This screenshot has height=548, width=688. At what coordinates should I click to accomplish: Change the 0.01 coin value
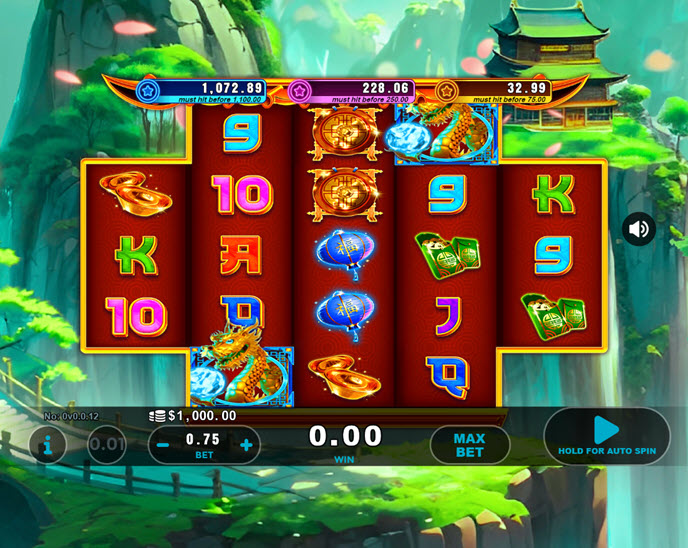[x=106, y=445]
